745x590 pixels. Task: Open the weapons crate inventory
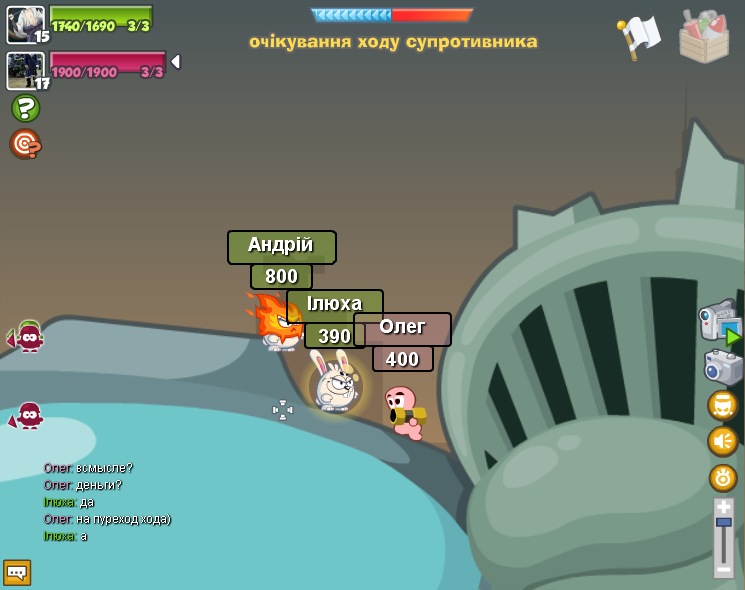[x=704, y=36]
